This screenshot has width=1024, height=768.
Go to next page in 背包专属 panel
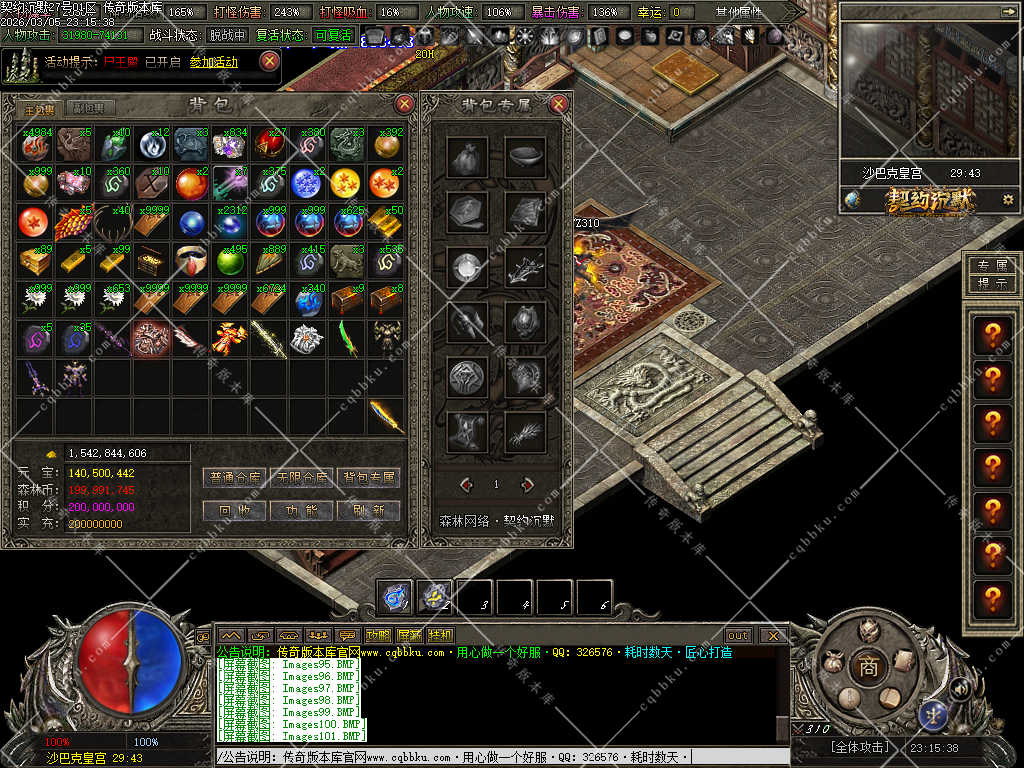click(x=527, y=485)
